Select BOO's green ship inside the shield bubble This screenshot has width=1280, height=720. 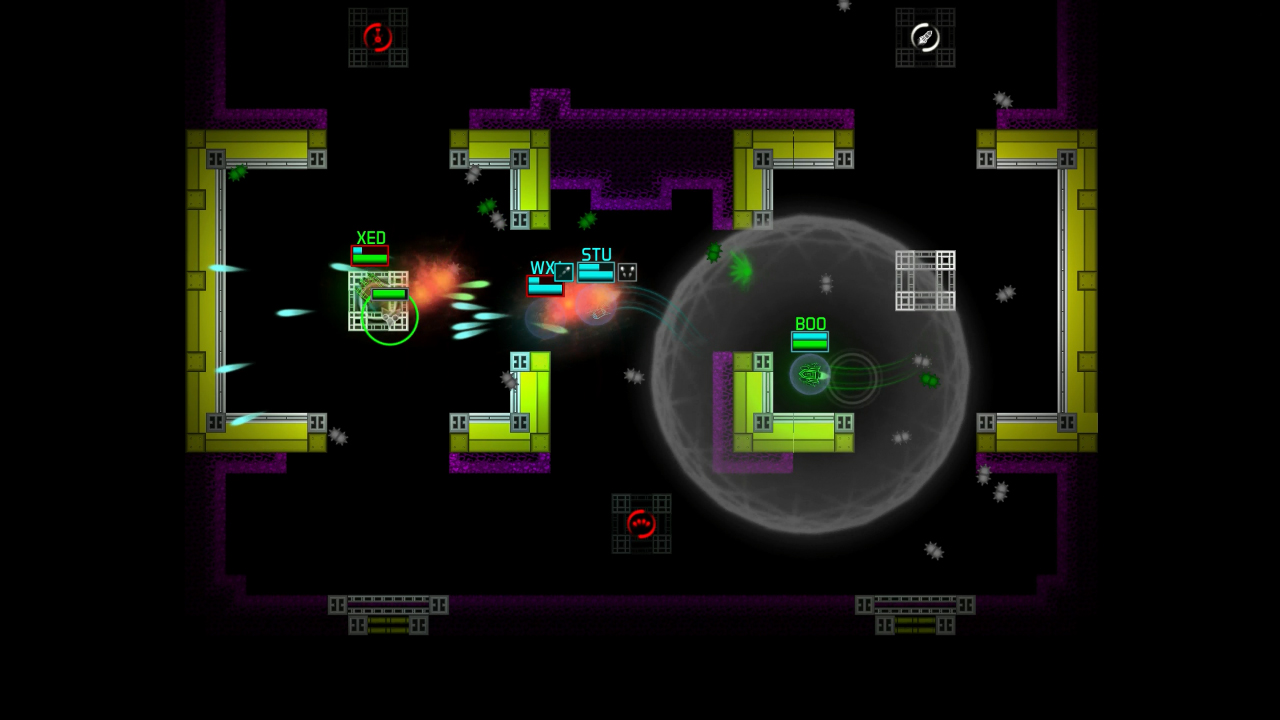tap(809, 374)
